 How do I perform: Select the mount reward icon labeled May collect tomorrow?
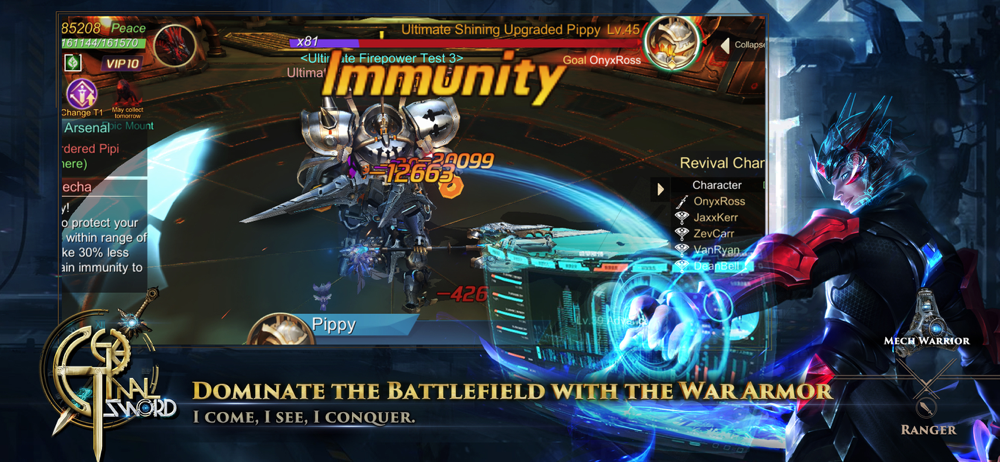pos(129,97)
